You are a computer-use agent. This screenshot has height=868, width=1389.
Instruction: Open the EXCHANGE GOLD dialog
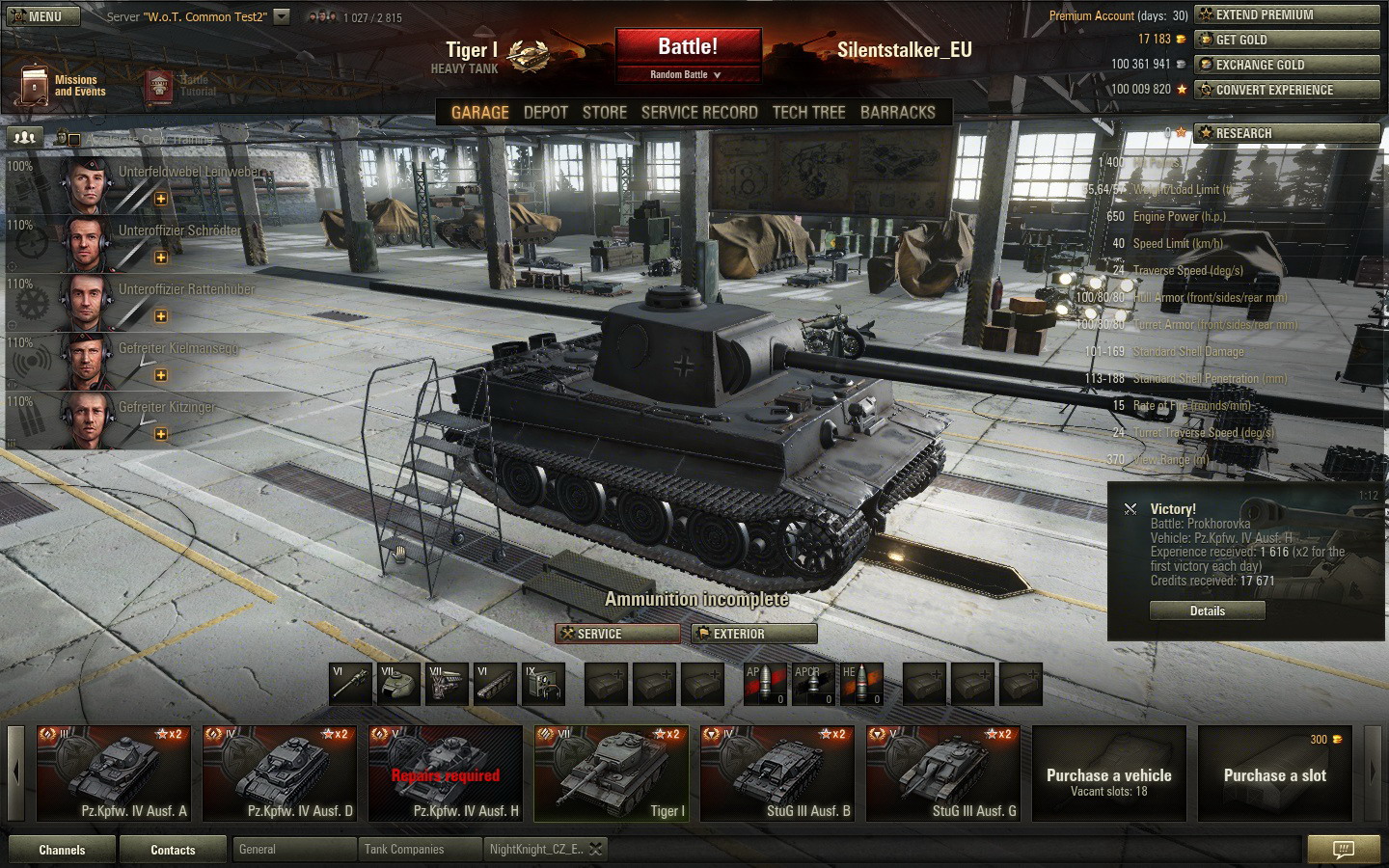1287,65
